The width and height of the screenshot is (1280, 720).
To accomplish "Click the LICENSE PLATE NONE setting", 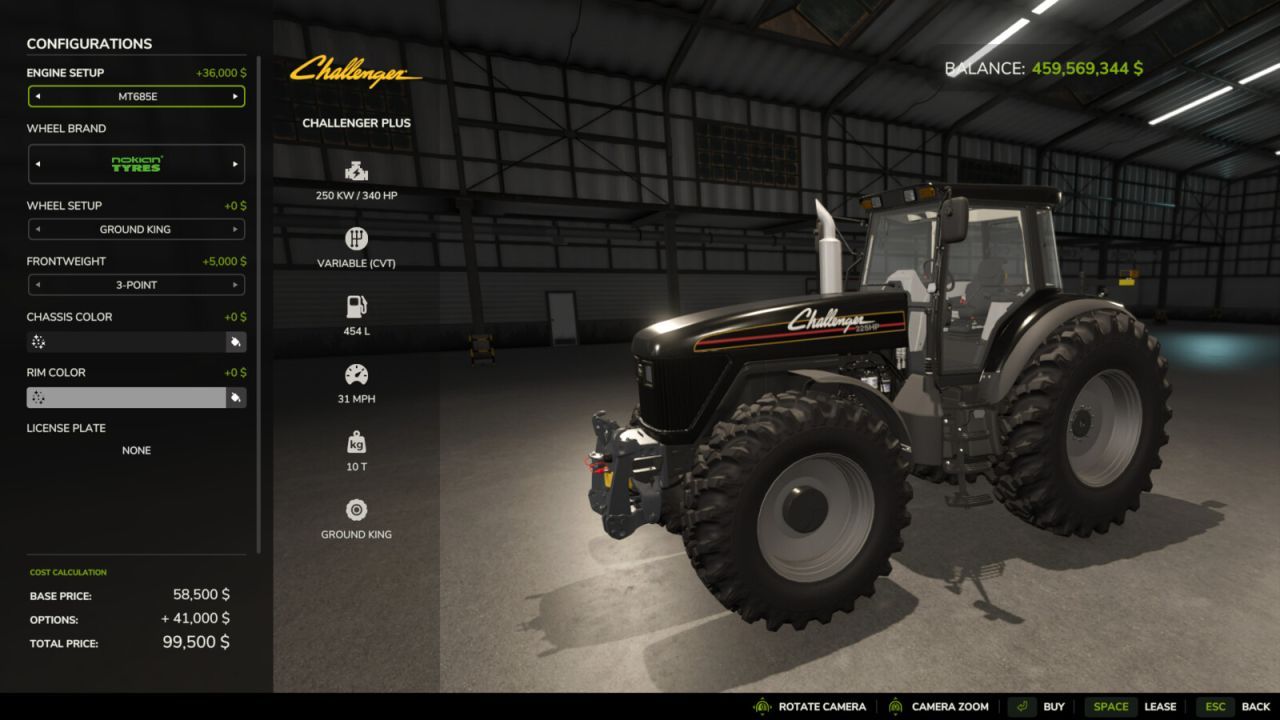I will pyautogui.click(x=136, y=450).
